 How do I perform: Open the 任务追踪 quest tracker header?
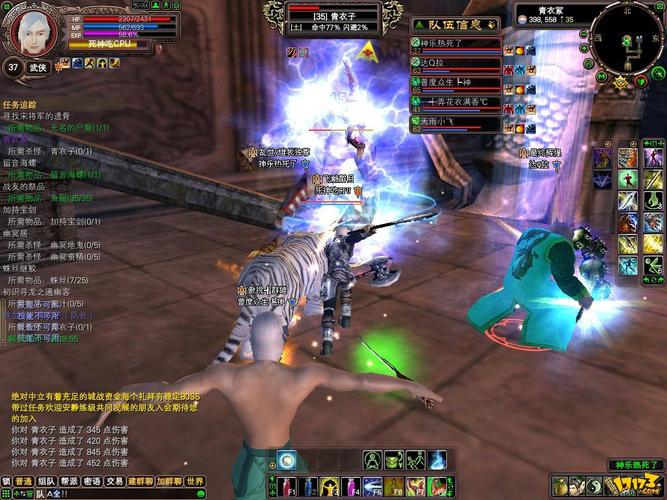point(22,104)
